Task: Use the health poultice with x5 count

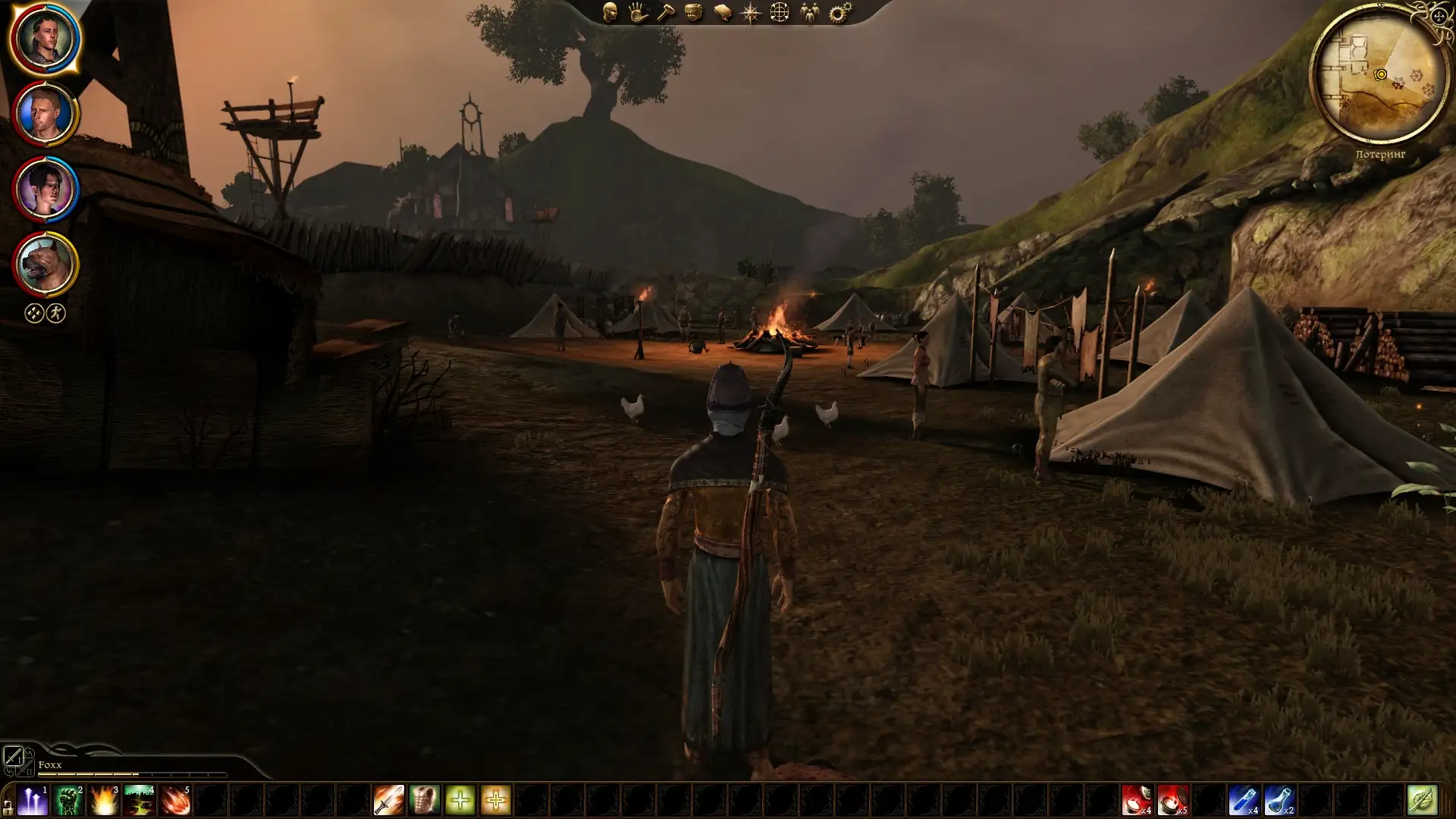Action: coord(1172,800)
